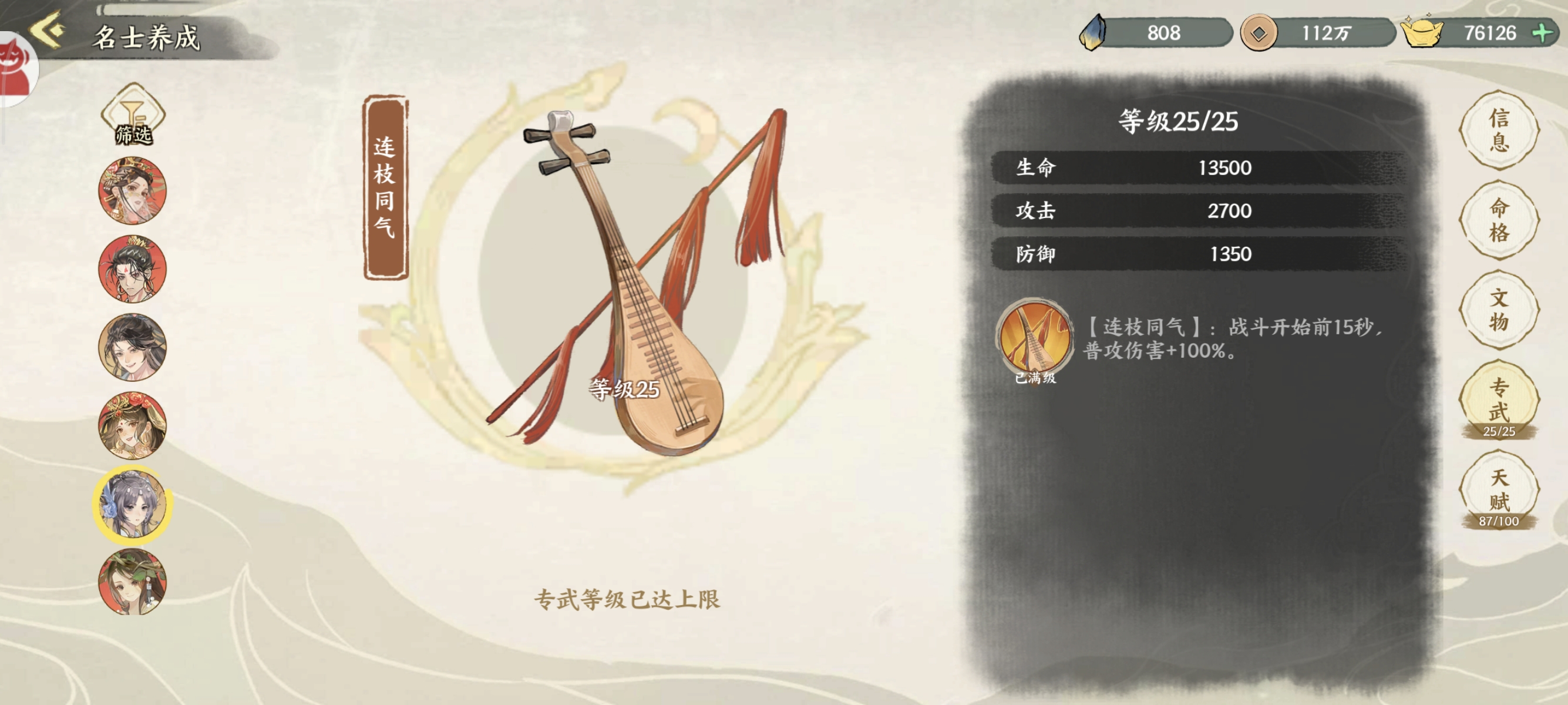1568x705 pixels.
Task: Tap the copper coin currency icon
Action: click(x=1258, y=33)
